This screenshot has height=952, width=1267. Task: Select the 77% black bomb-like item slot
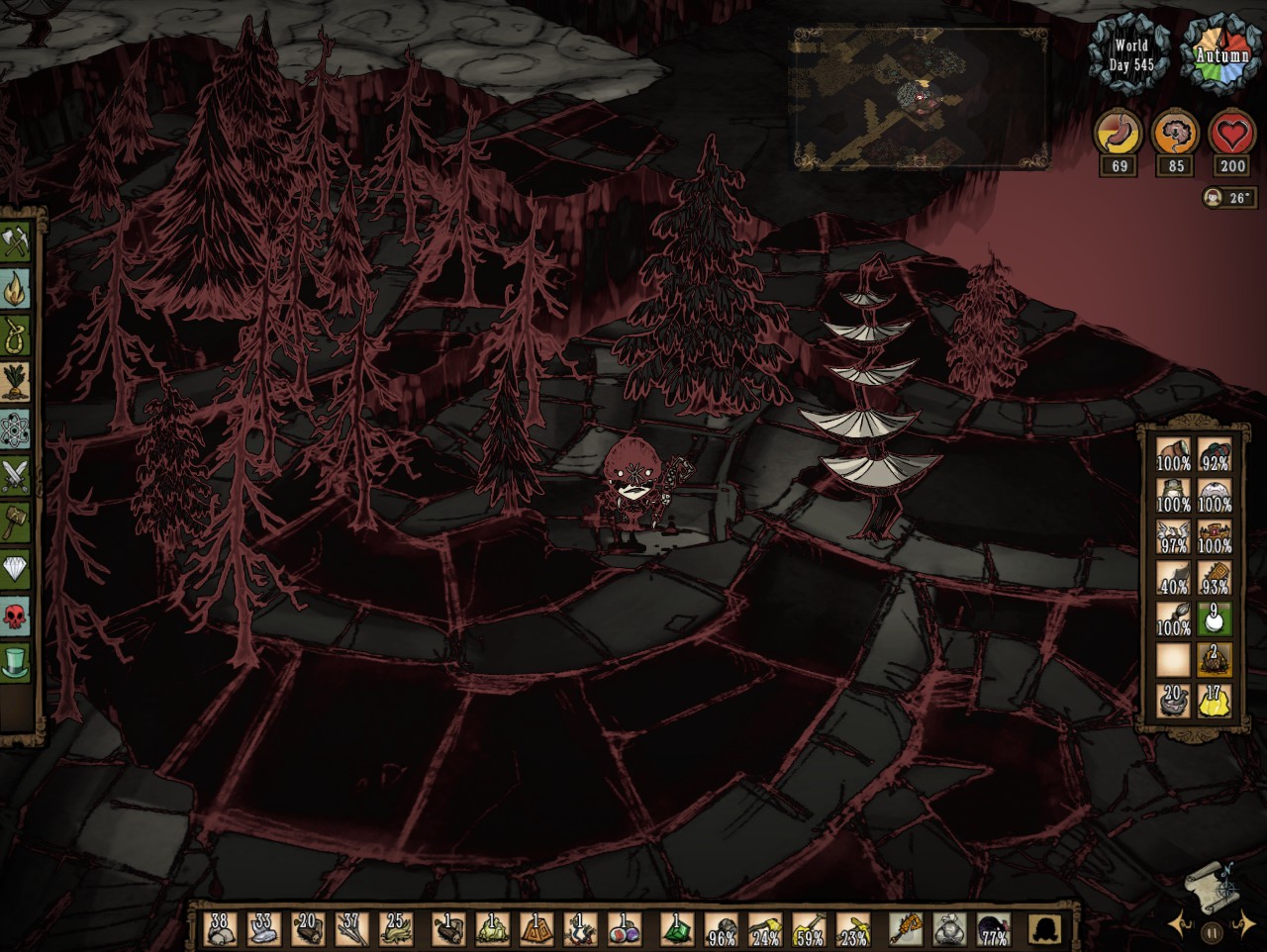[x=993, y=929]
